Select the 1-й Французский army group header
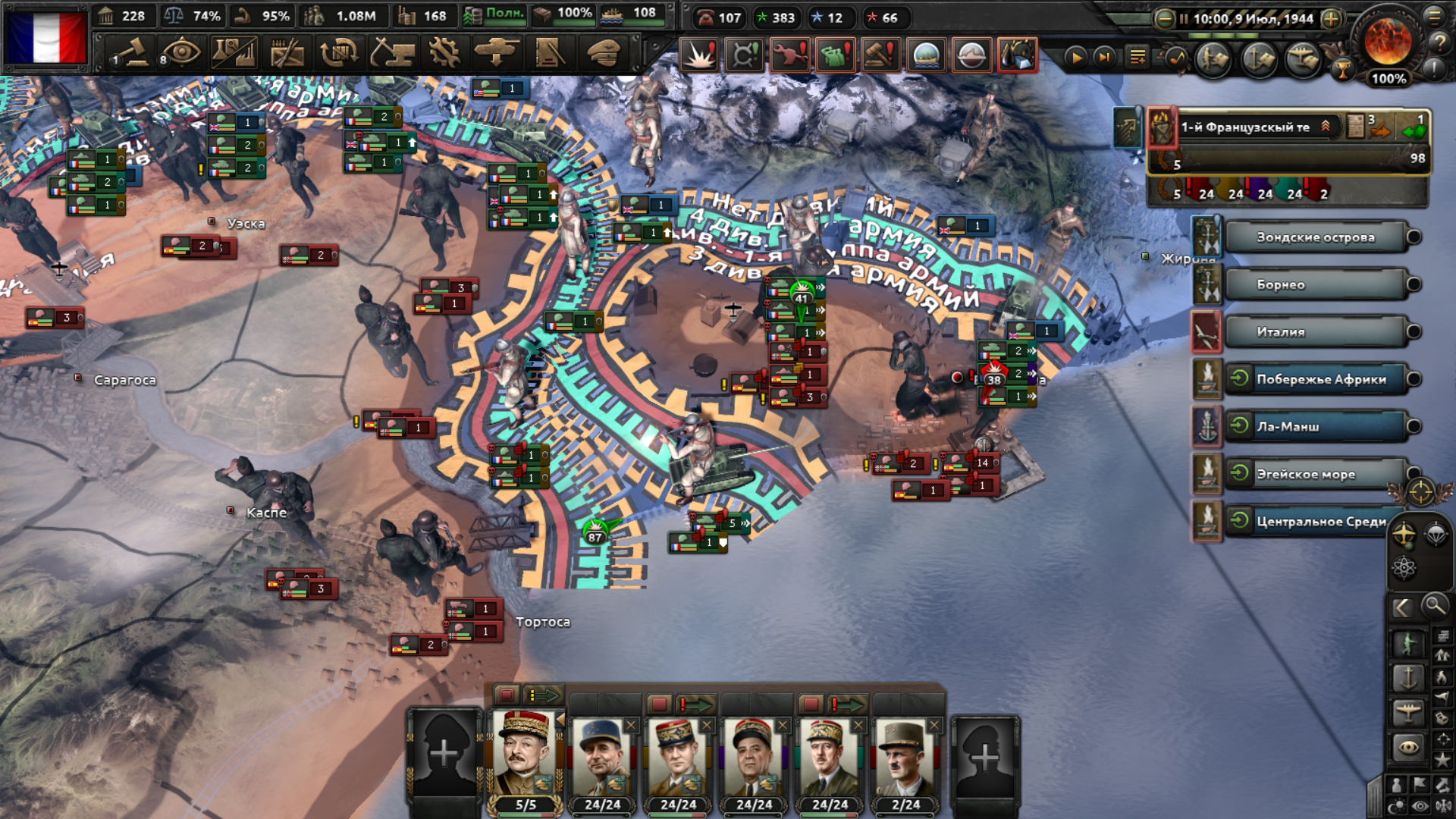Viewport: 1456px width, 819px height. pyautogui.click(x=1251, y=127)
